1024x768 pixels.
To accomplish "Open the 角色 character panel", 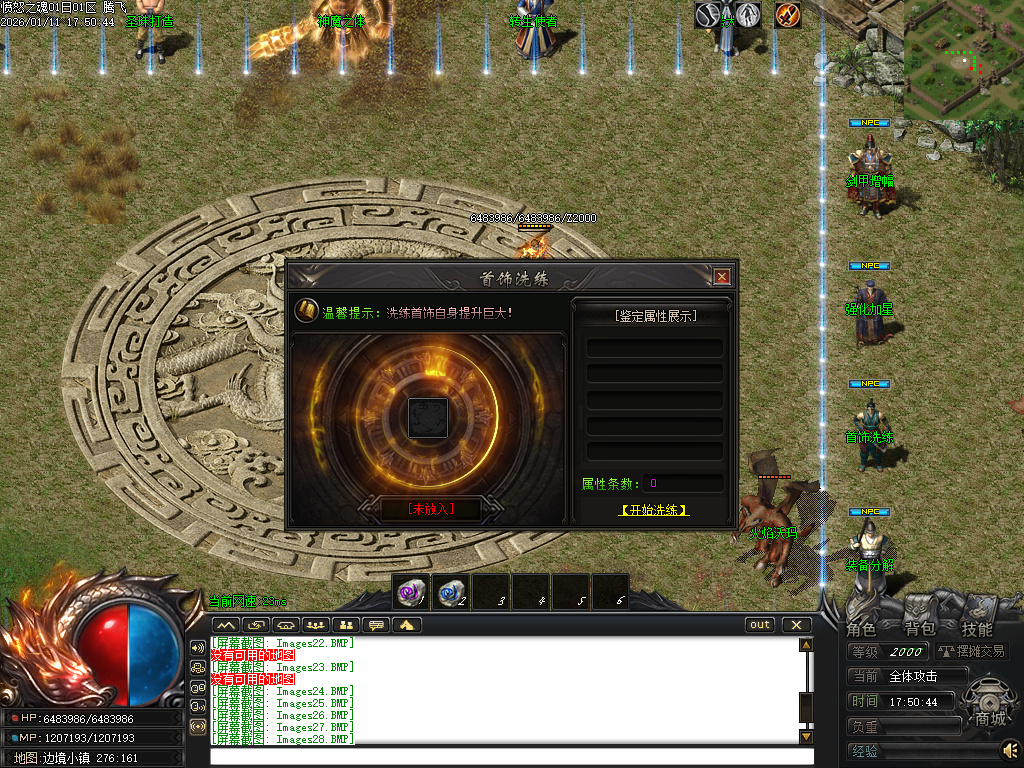I will pyautogui.click(x=861, y=629).
